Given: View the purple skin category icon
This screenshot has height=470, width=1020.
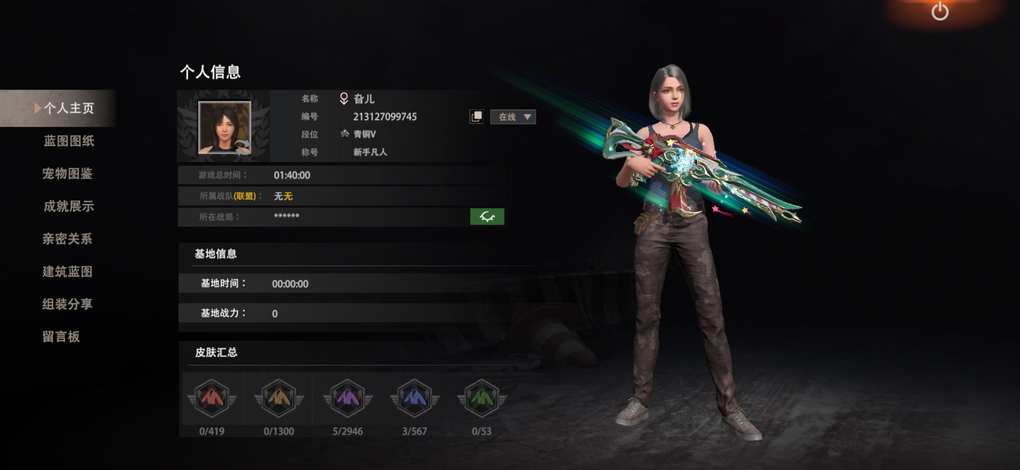Looking at the screenshot, I should pyautogui.click(x=345, y=398).
